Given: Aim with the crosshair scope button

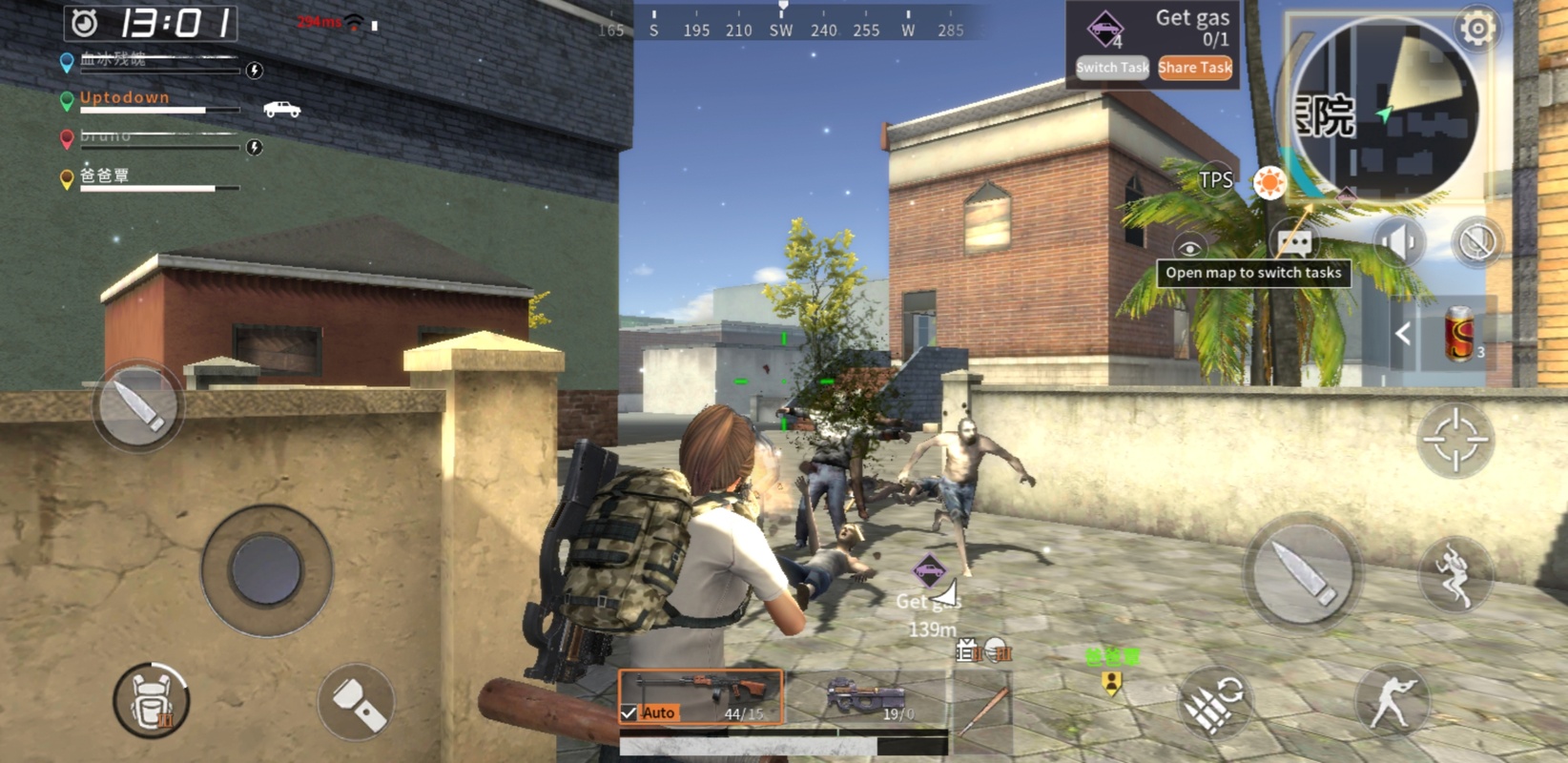Looking at the screenshot, I should [x=1455, y=439].
